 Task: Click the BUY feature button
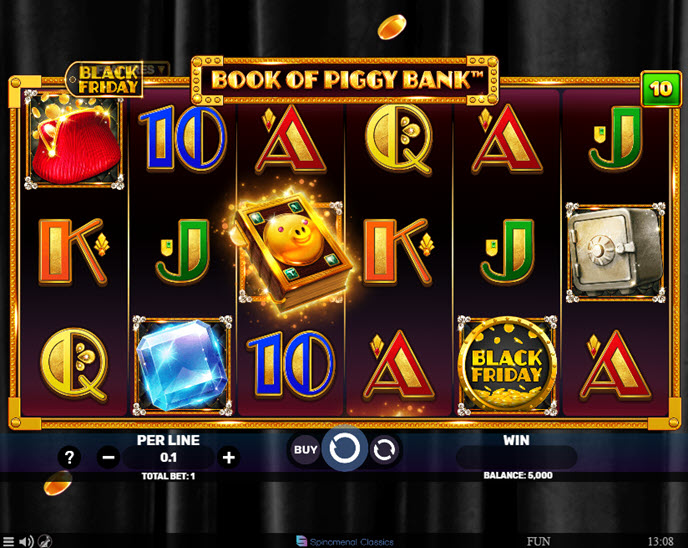(305, 450)
